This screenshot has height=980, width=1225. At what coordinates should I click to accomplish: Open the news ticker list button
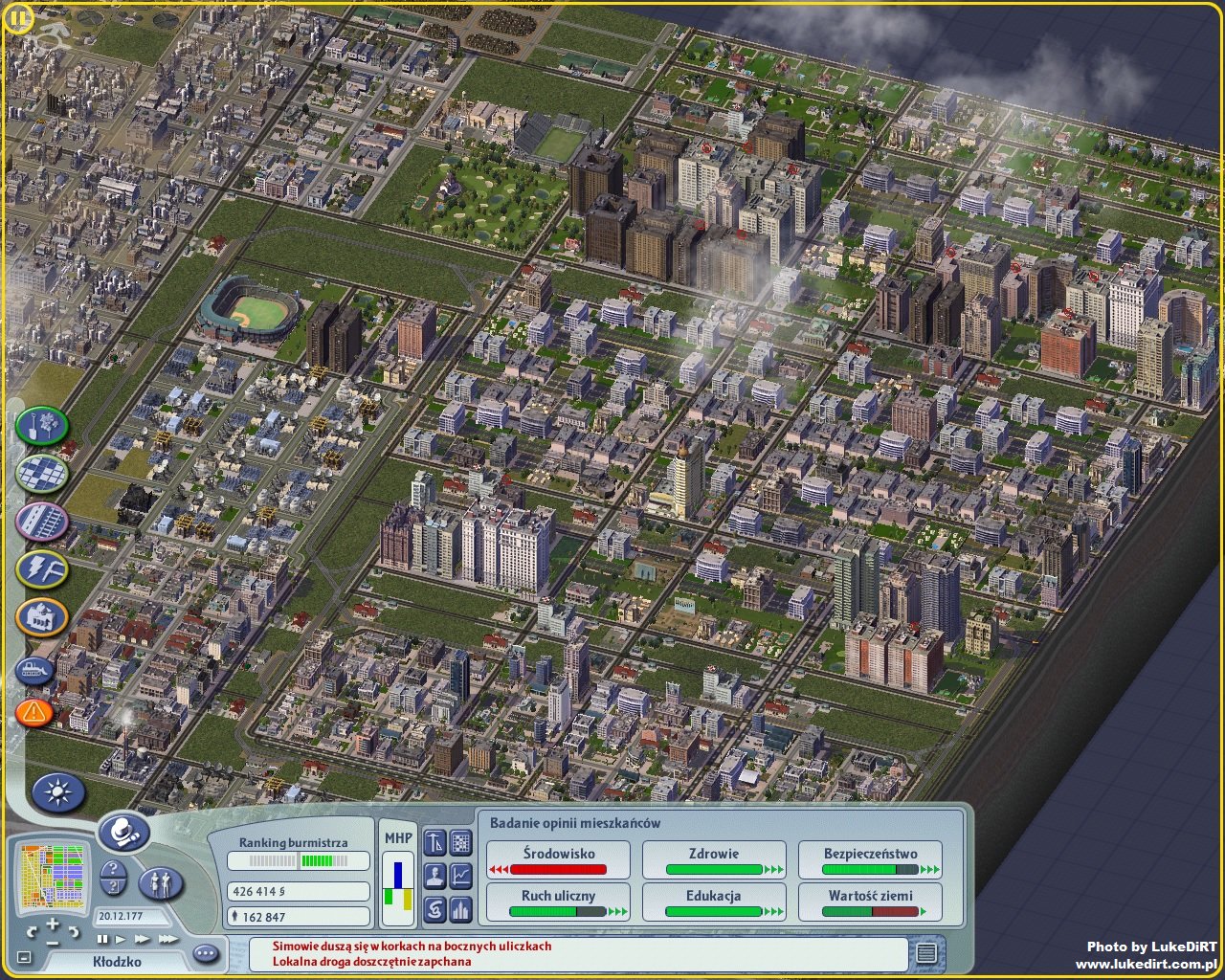(x=925, y=953)
